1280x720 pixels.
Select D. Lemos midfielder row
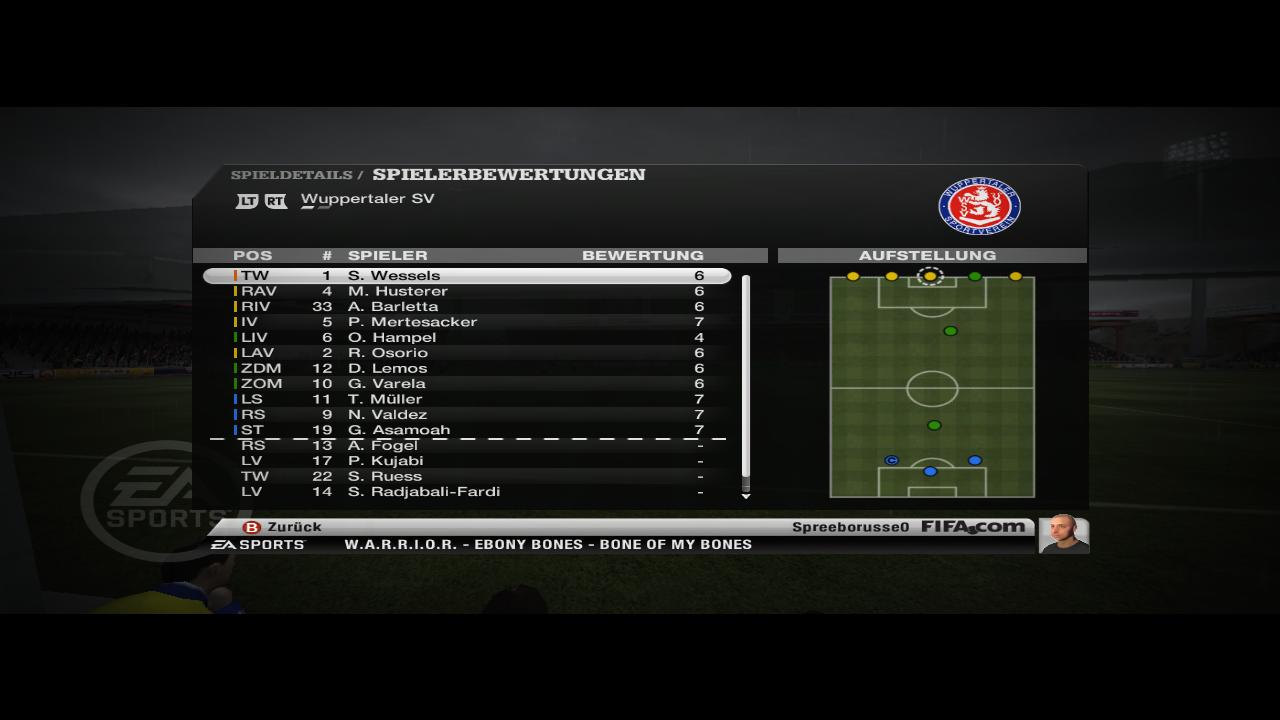pos(467,368)
